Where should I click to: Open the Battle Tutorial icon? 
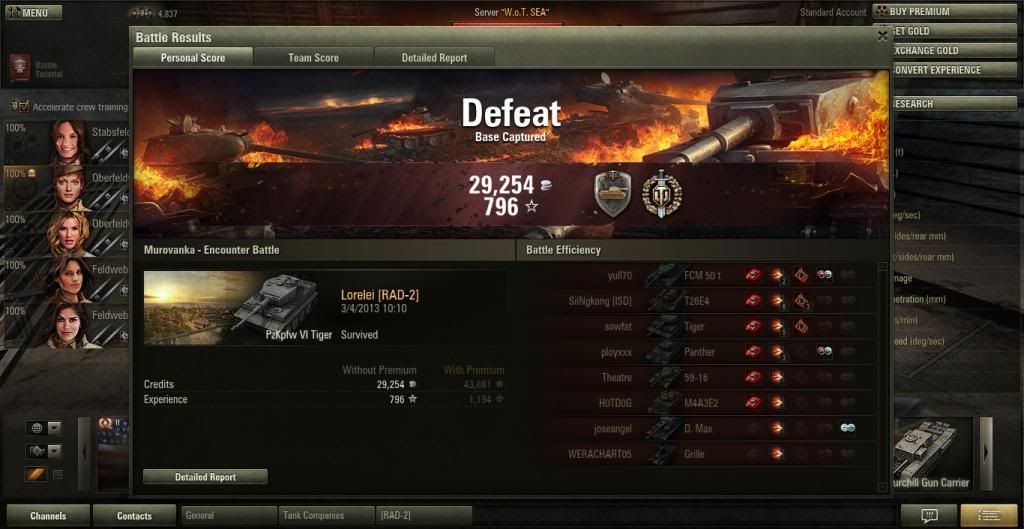[19, 68]
